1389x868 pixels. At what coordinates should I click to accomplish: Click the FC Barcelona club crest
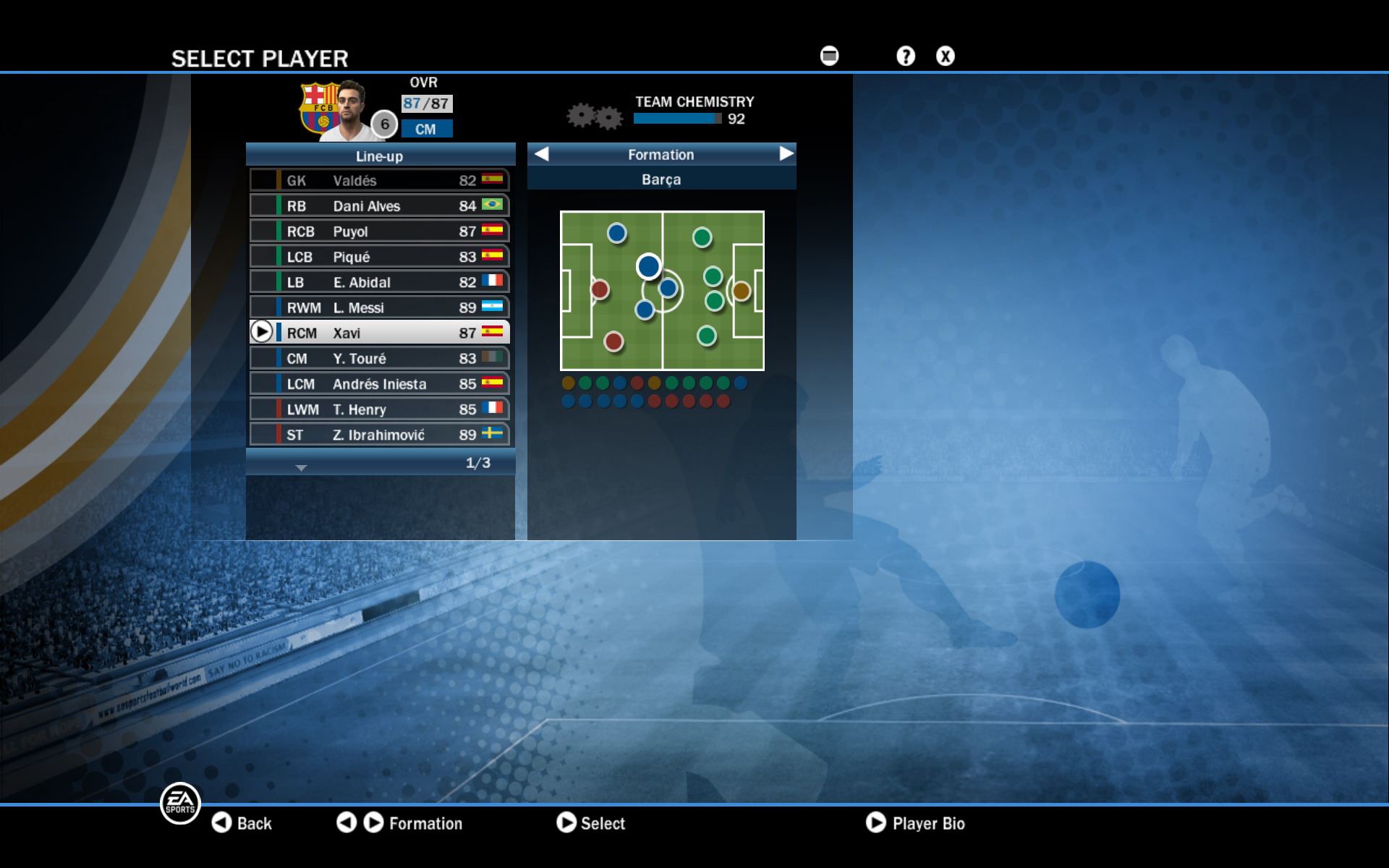coord(318,105)
